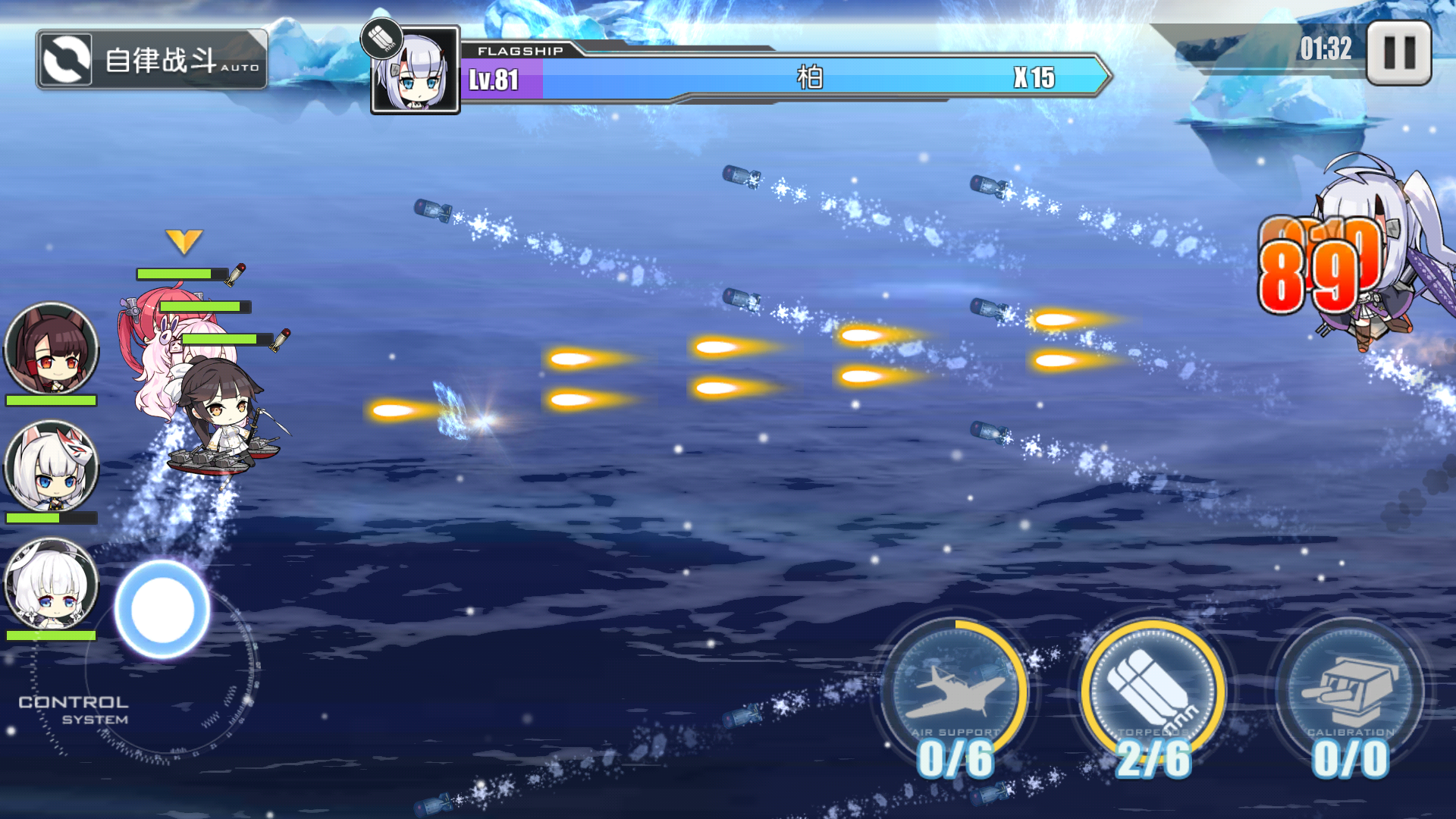Activate the Calibration main gun skill
1456x819 pixels.
[x=1349, y=692]
